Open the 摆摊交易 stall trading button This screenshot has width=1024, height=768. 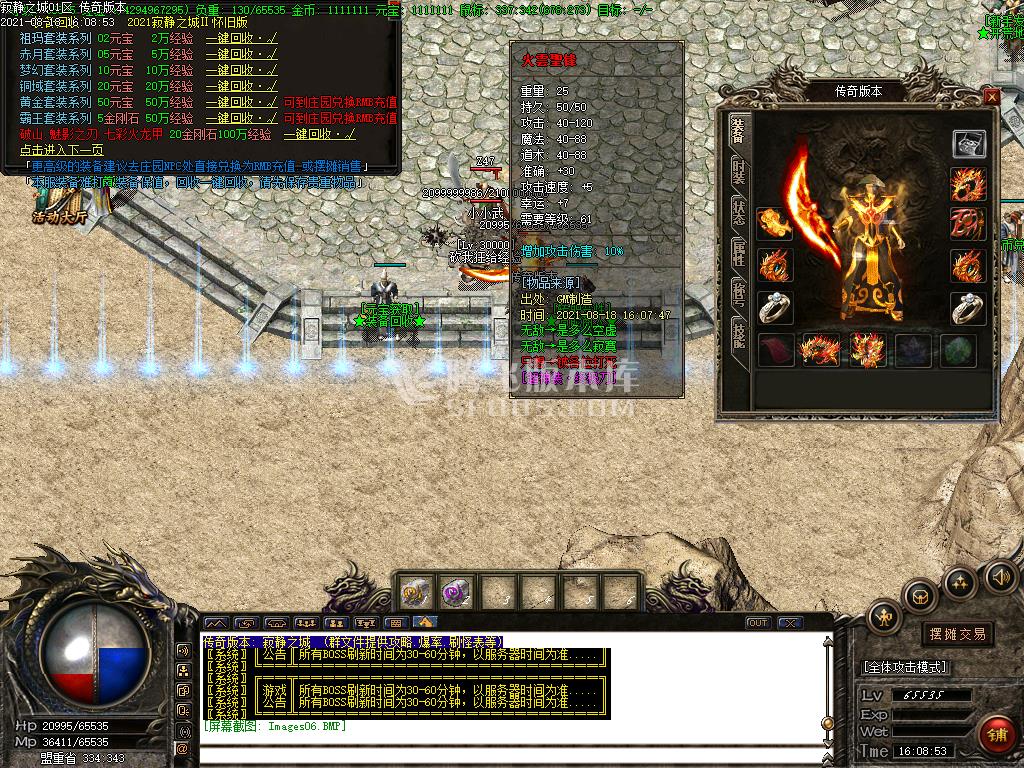[x=957, y=634]
